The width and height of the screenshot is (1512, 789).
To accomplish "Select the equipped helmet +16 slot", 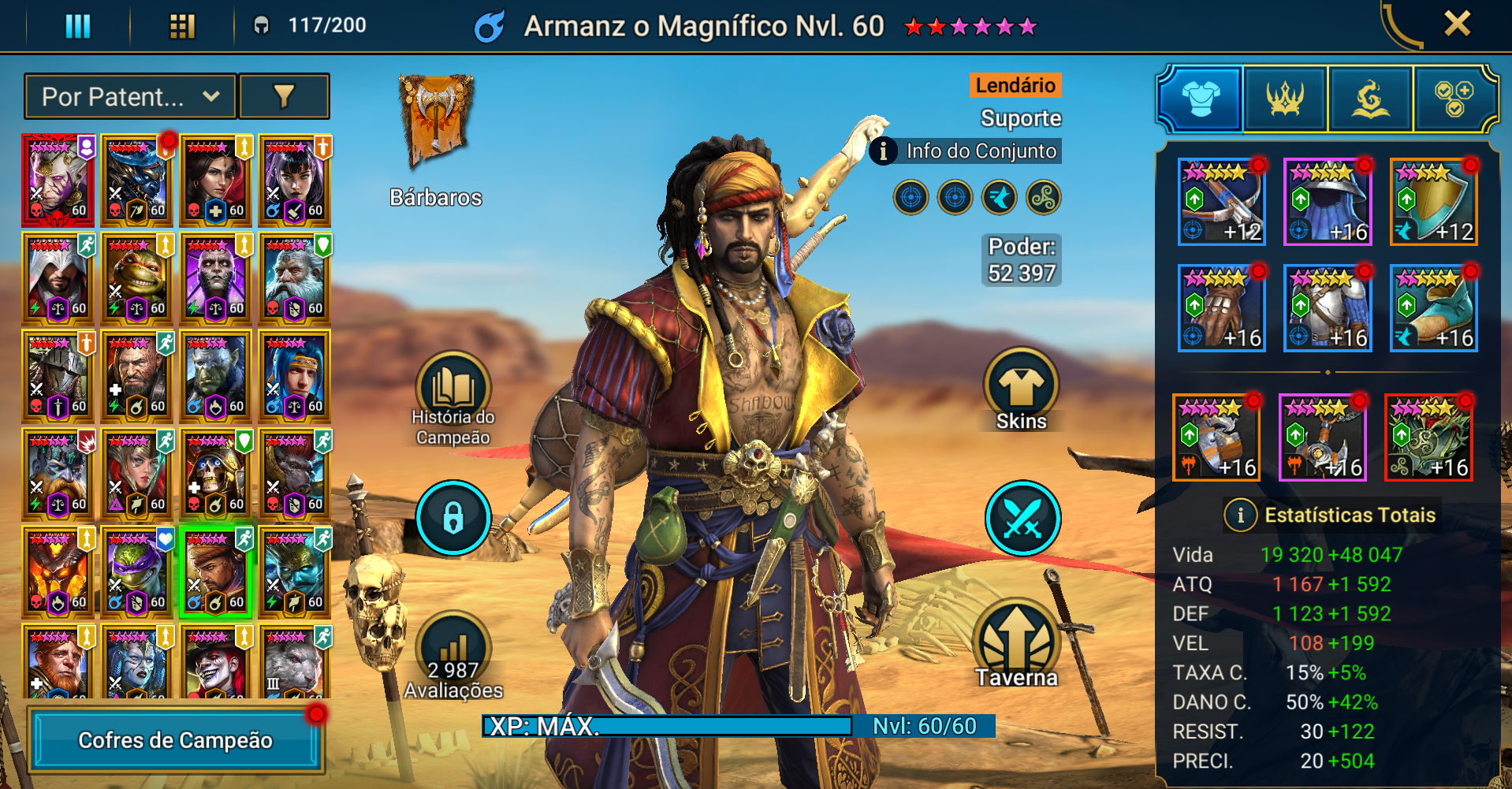I will 1328,202.
